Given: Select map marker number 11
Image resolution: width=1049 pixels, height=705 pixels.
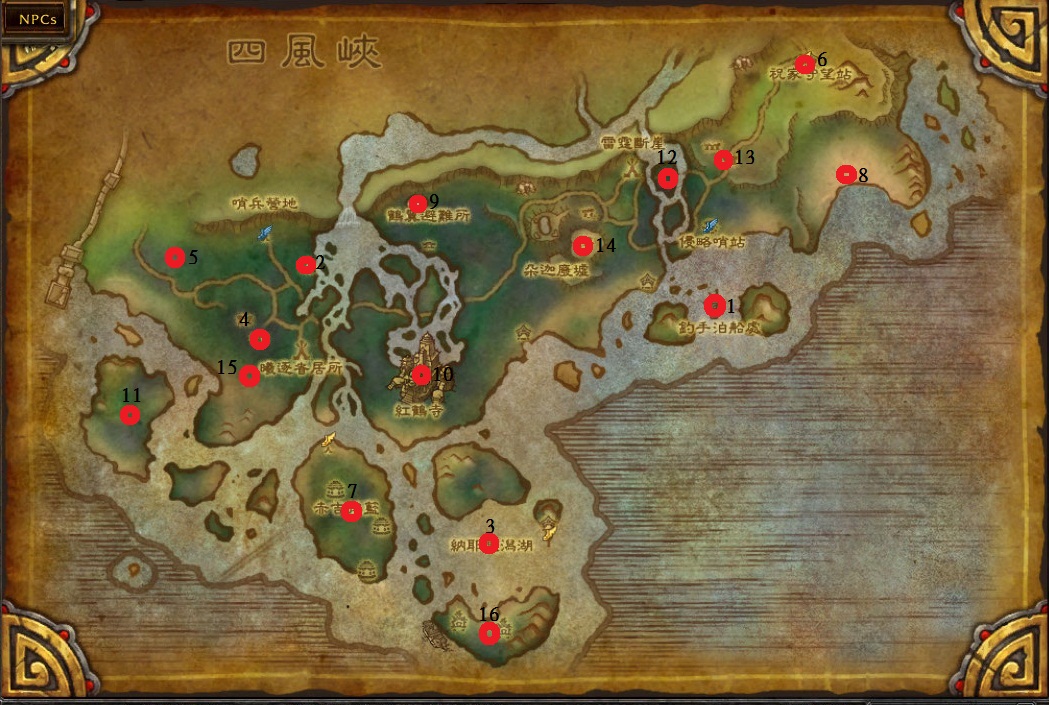Looking at the screenshot, I should pyautogui.click(x=130, y=415).
